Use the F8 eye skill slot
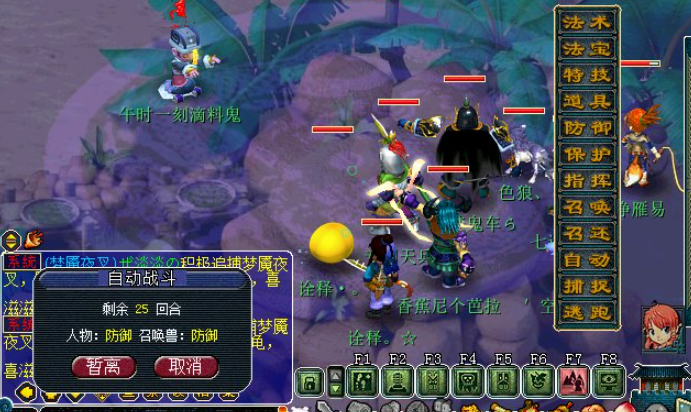Screen dimensions: 691x412 pos(608,381)
